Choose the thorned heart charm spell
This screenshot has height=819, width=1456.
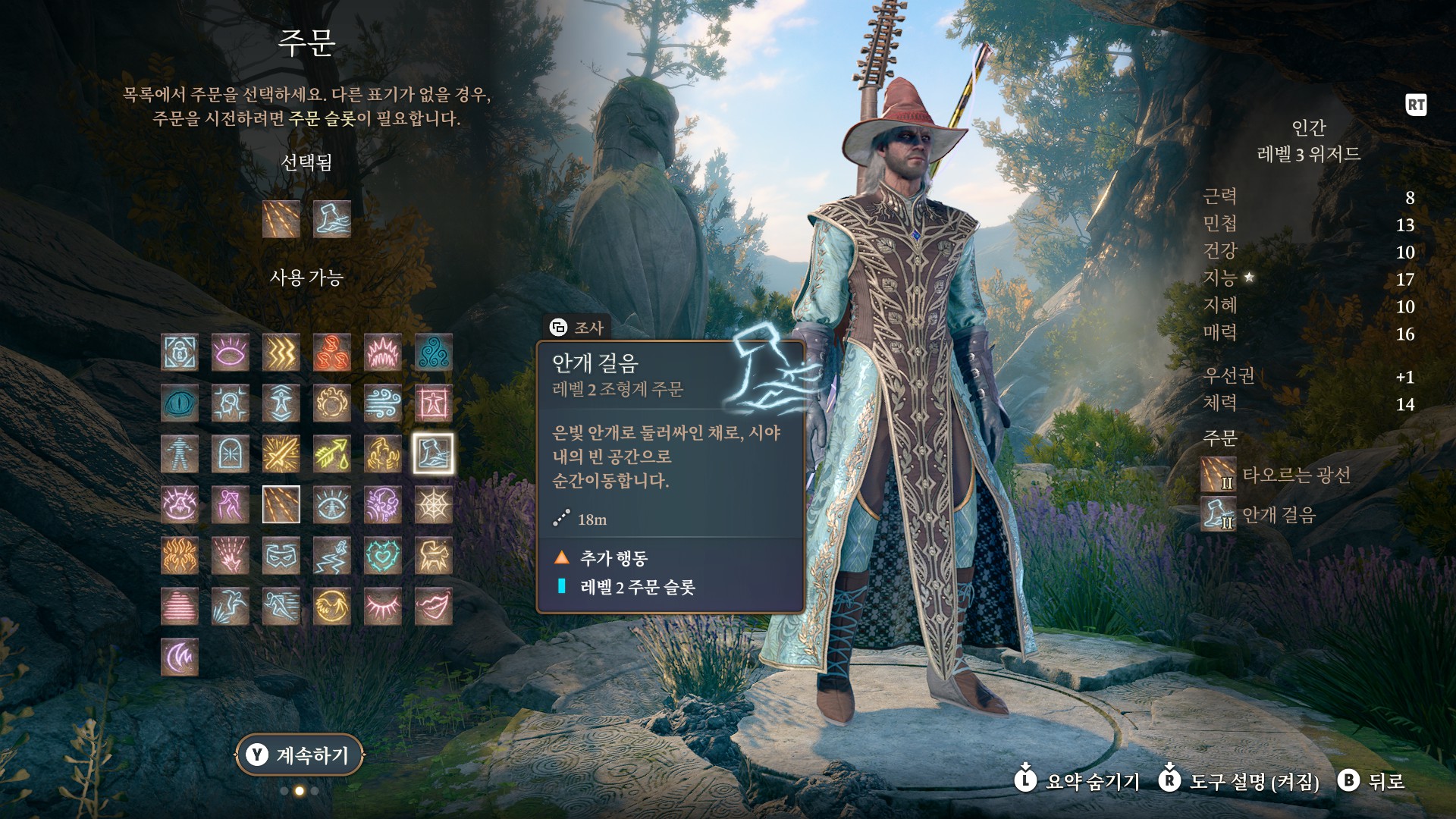tap(383, 556)
